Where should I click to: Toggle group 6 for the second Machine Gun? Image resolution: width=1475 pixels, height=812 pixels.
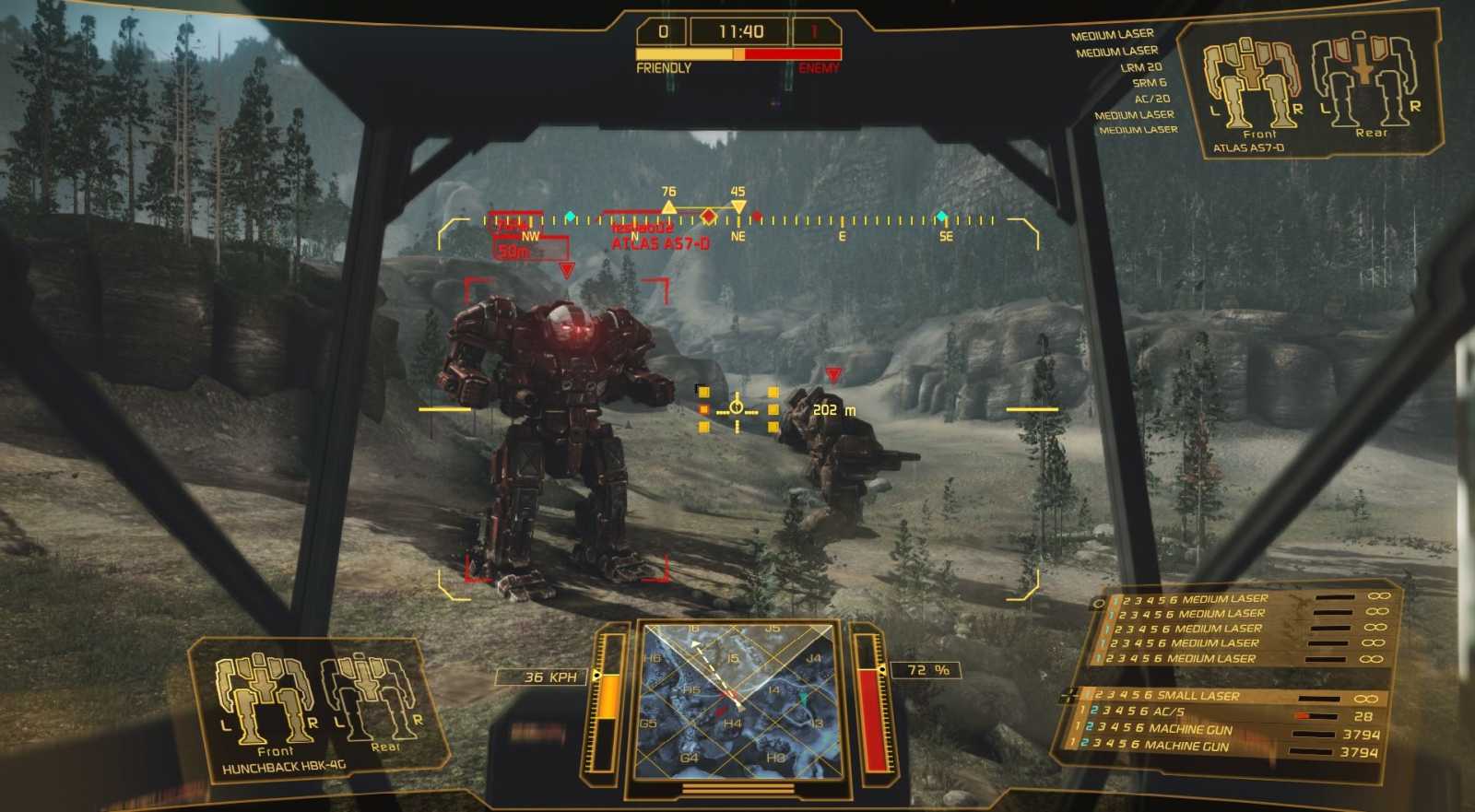coord(1136,743)
